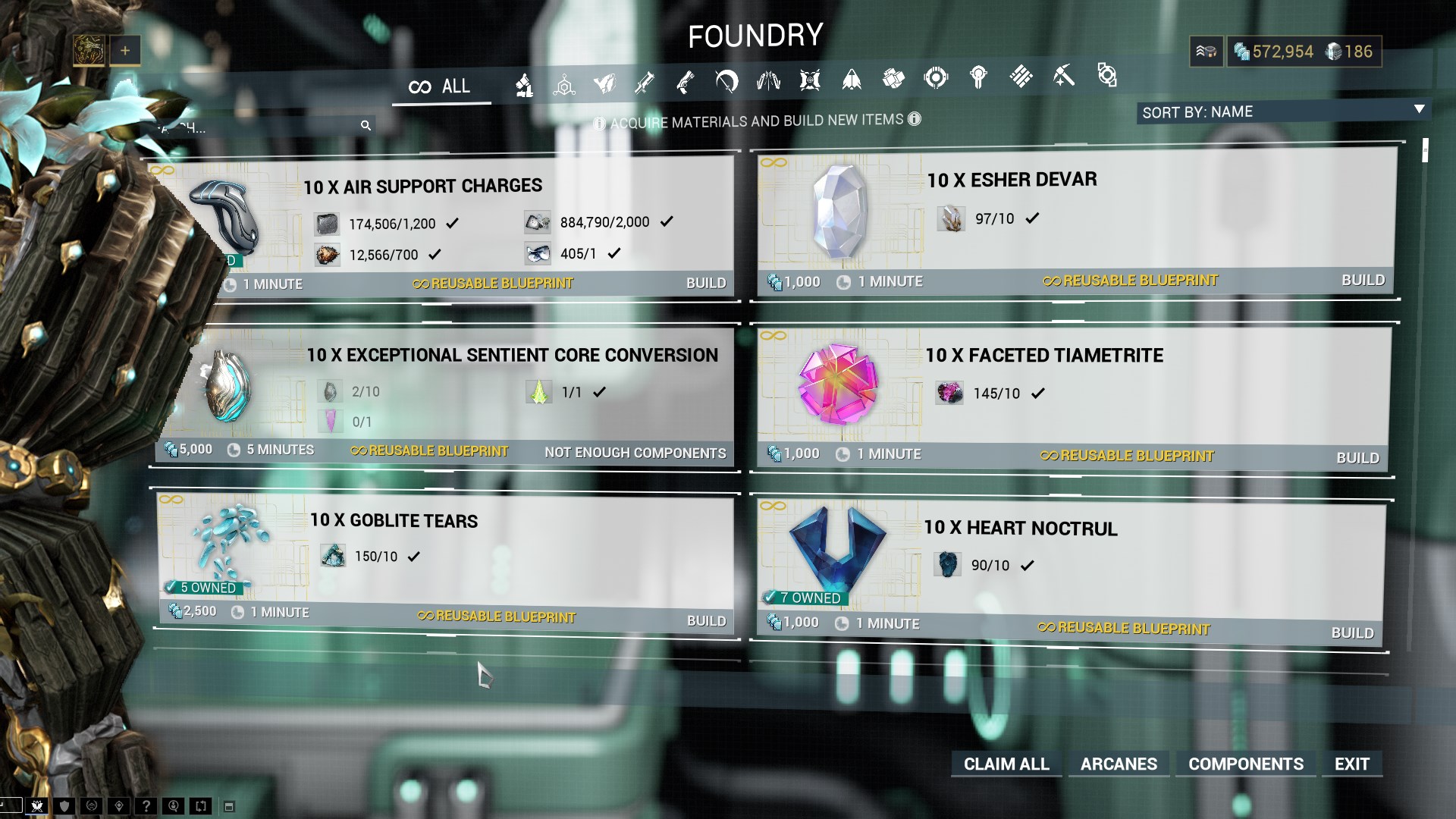Click the Claim All button
This screenshot has height=819, width=1456.
coord(1006,764)
